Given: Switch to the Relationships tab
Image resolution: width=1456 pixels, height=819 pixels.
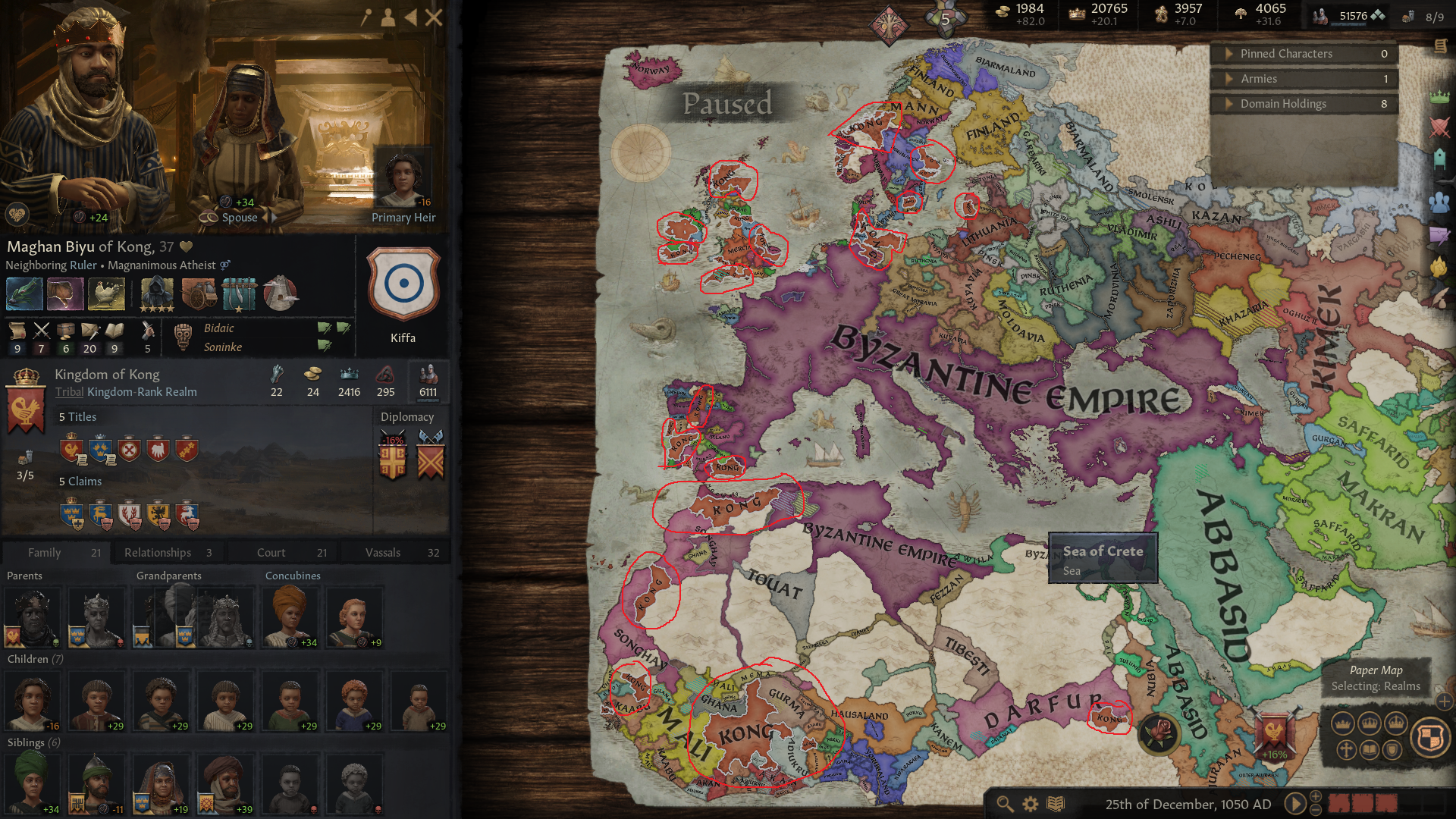Looking at the screenshot, I should pos(157,552).
